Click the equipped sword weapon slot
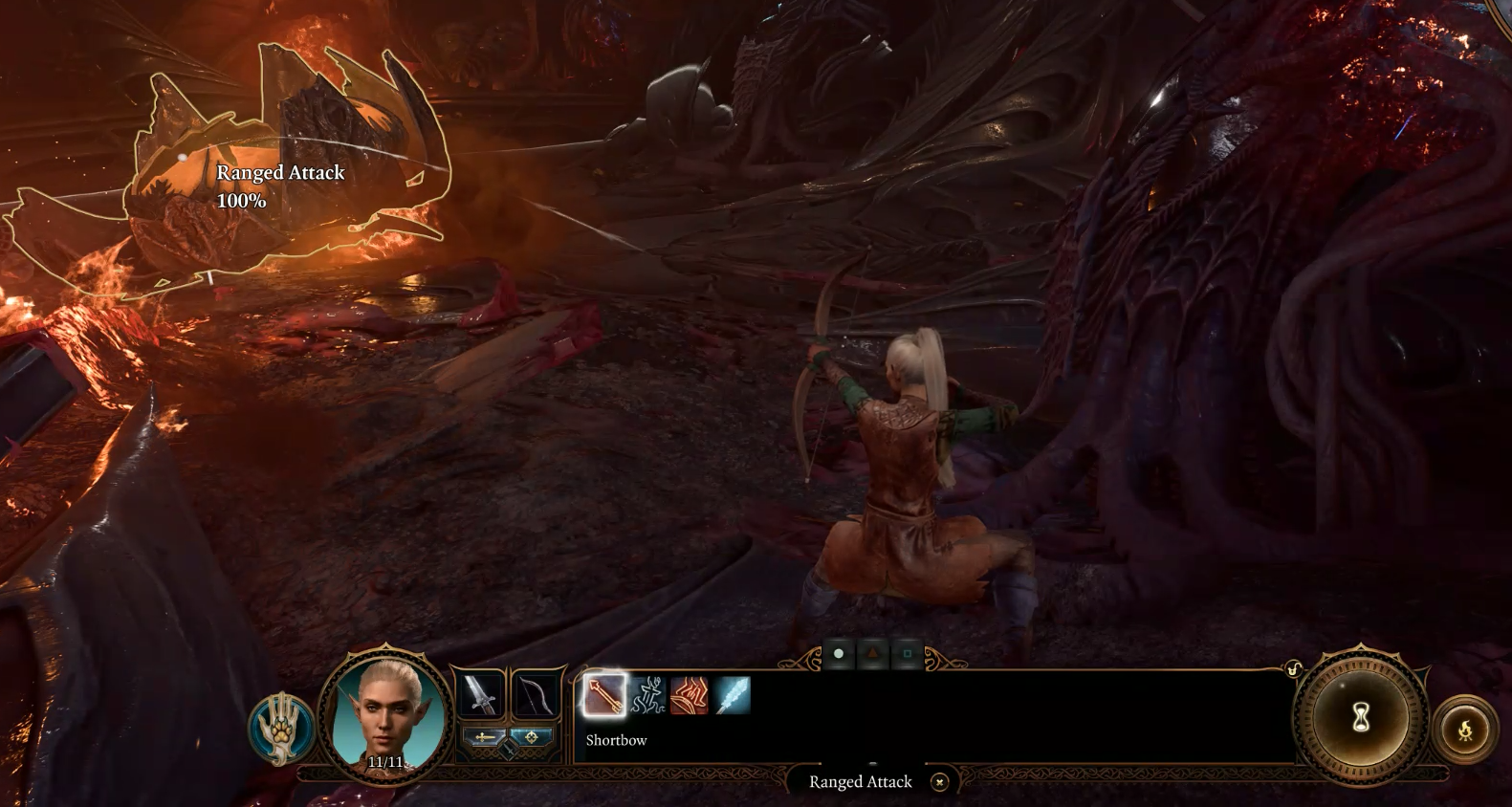Image resolution: width=1512 pixels, height=807 pixels. pos(481,695)
